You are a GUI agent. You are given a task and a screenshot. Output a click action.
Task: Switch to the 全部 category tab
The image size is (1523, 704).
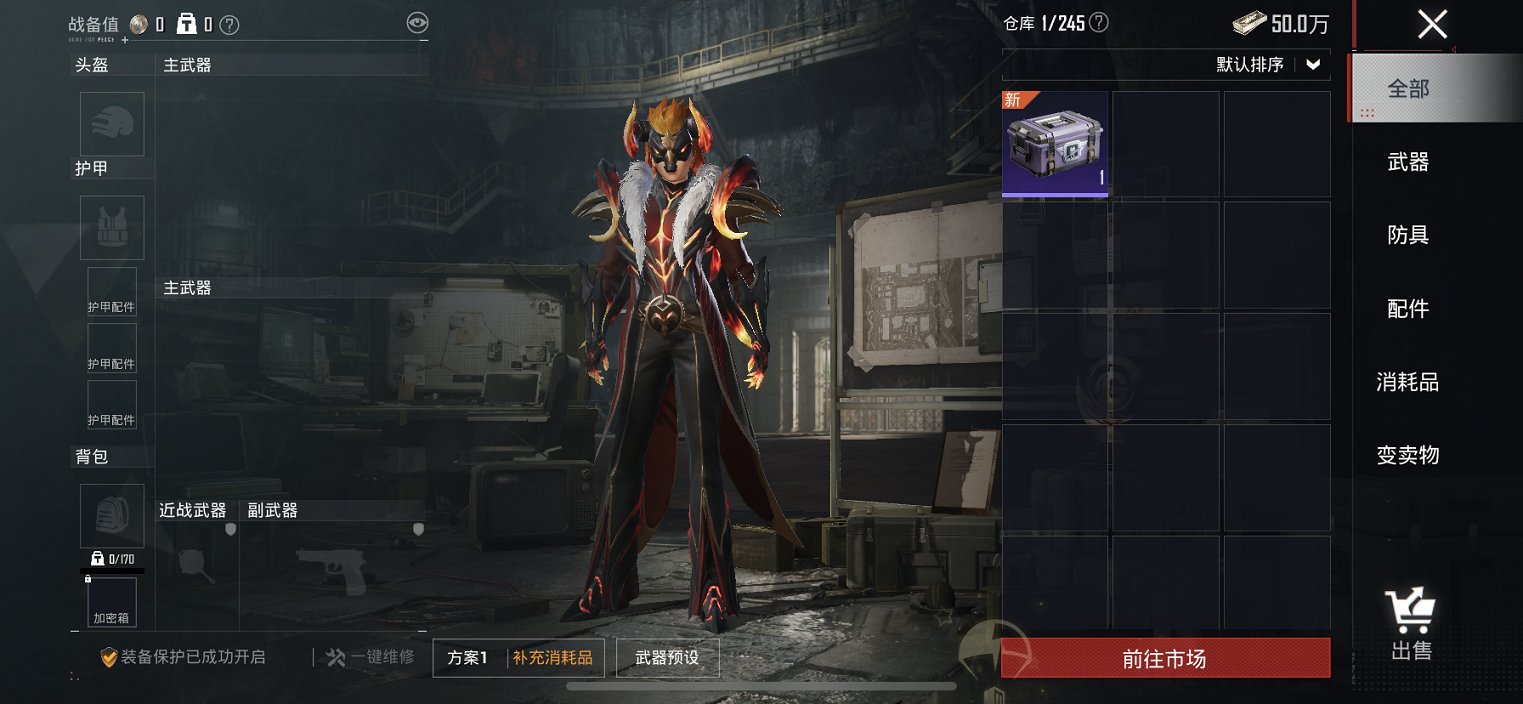(1408, 89)
